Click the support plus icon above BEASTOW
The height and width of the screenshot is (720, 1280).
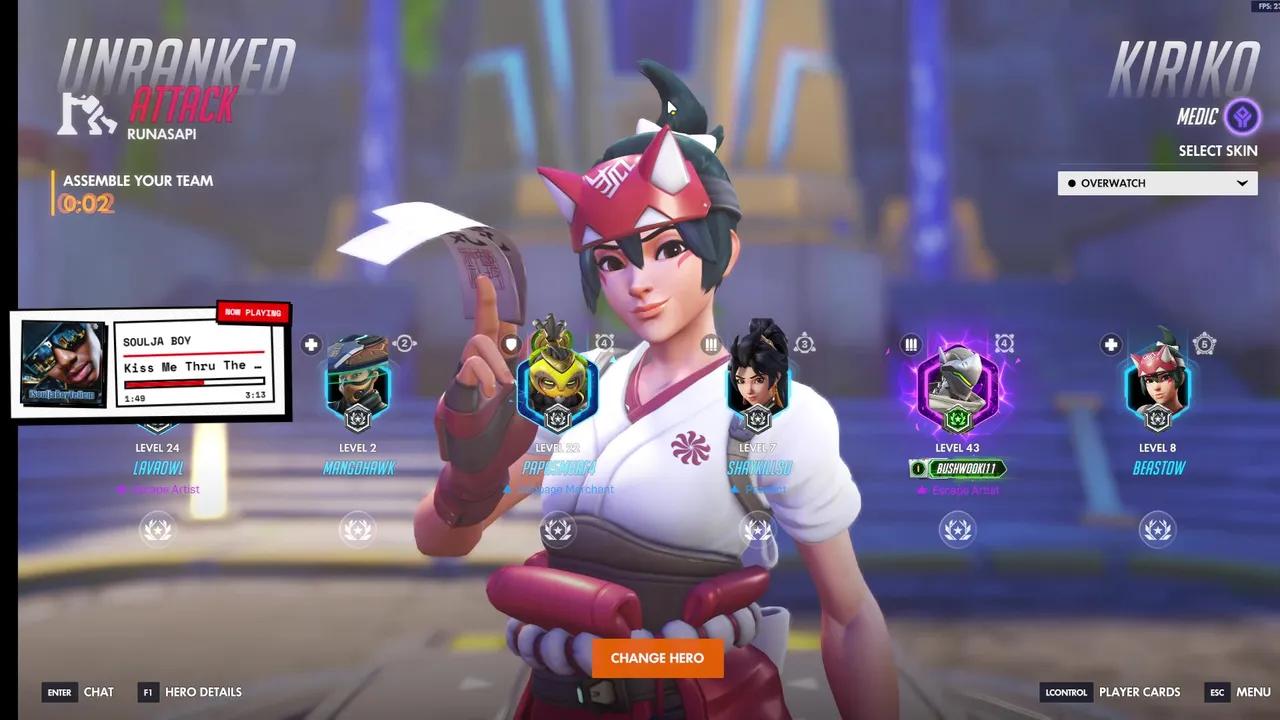[x=1110, y=344]
